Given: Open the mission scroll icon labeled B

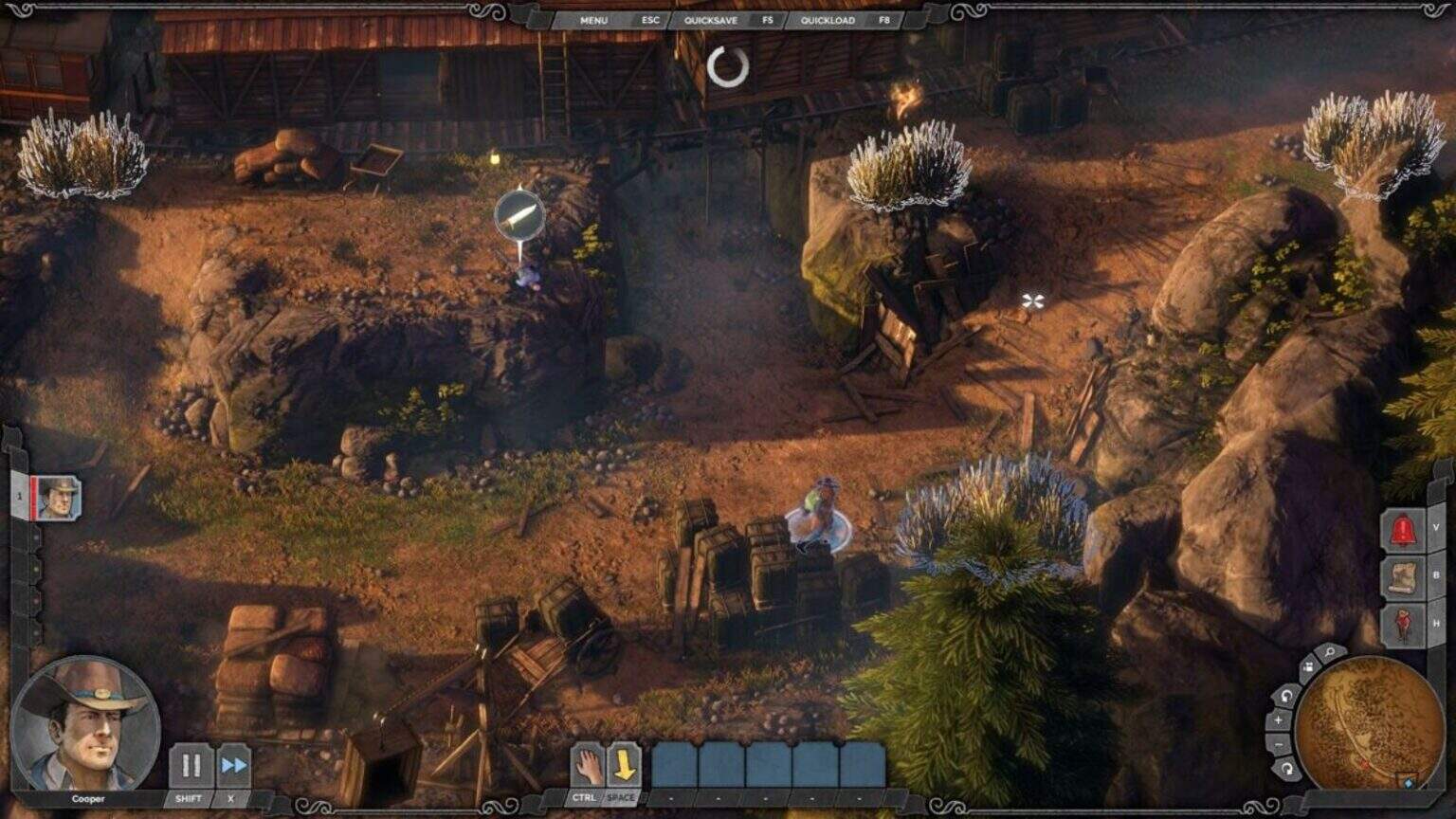Looking at the screenshot, I should 1406,577.
